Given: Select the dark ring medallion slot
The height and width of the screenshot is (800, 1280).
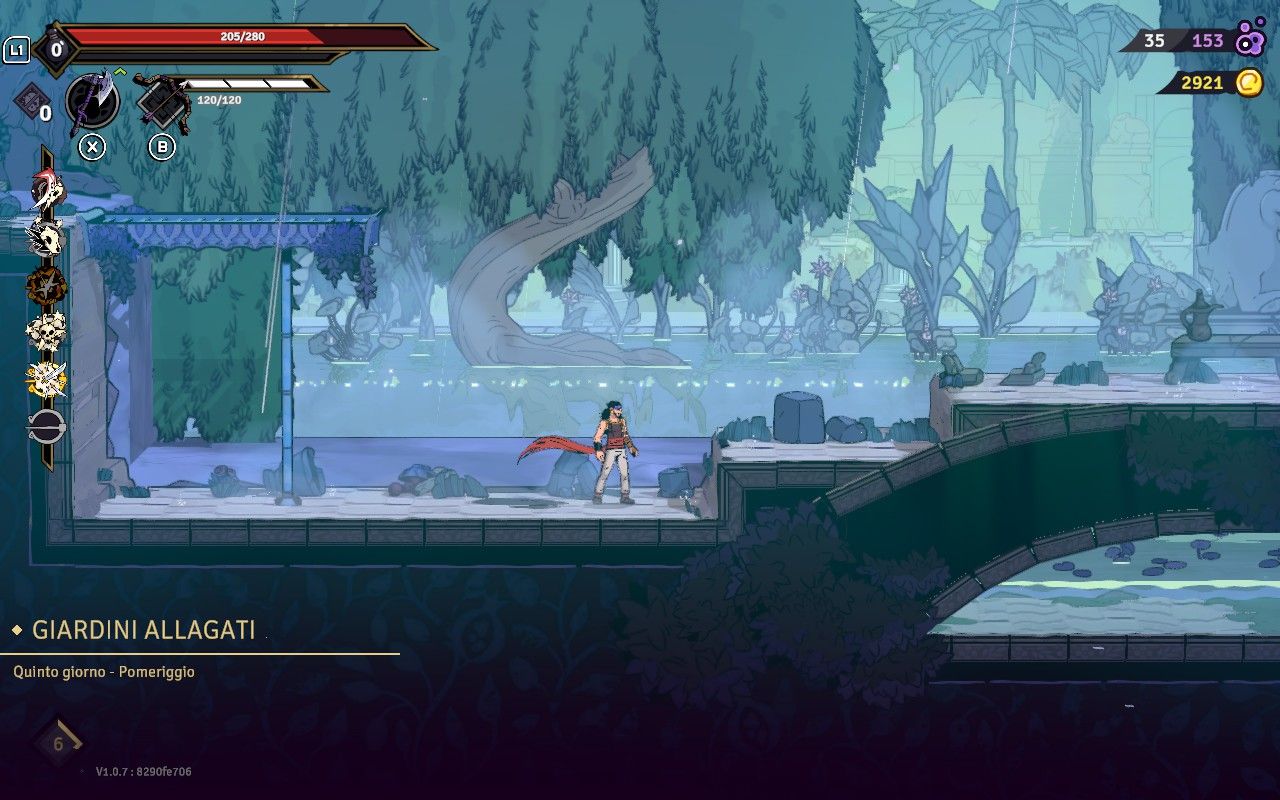Looking at the screenshot, I should 45,427.
